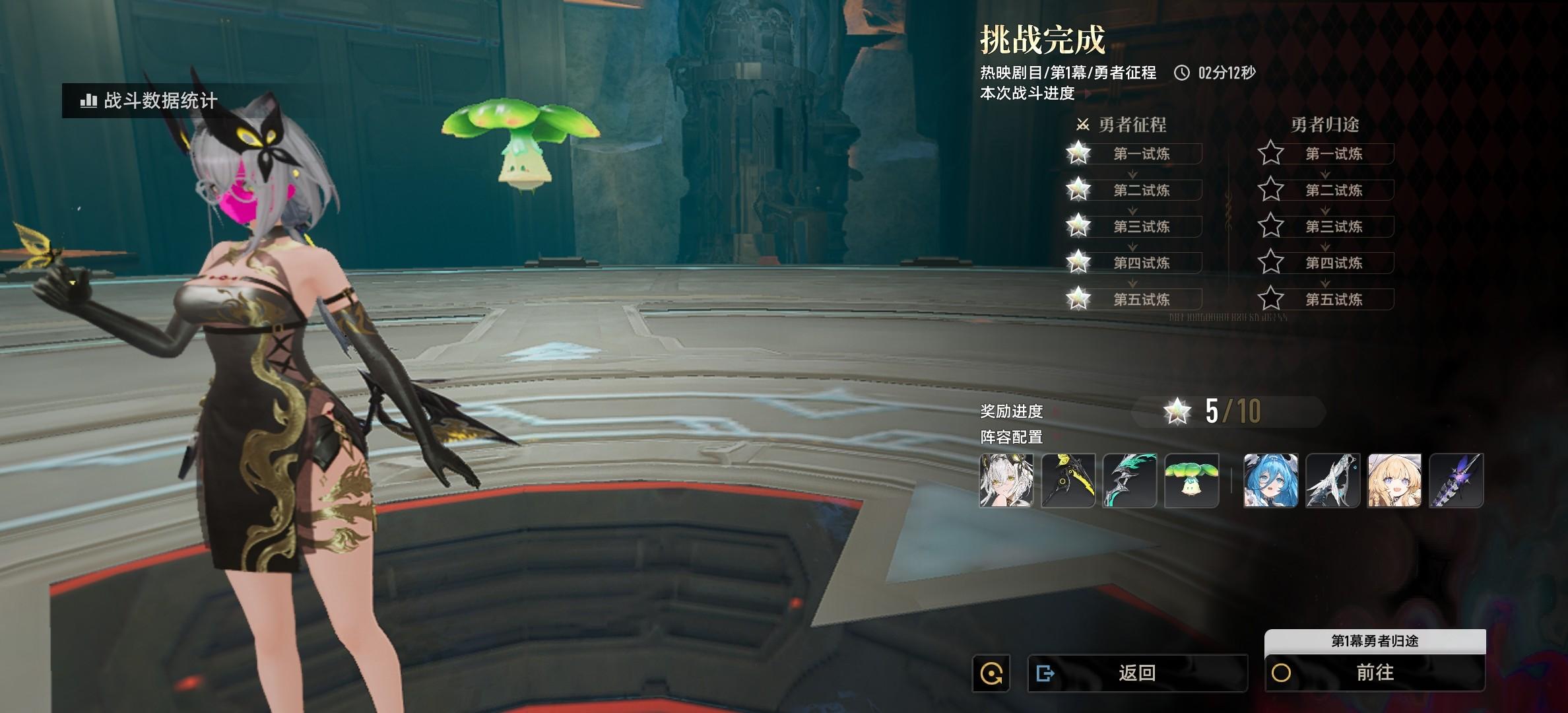Select the purple lance weapon icon
Image resolution: width=1568 pixels, height=713 pixels.
(x=1456, y=481)
